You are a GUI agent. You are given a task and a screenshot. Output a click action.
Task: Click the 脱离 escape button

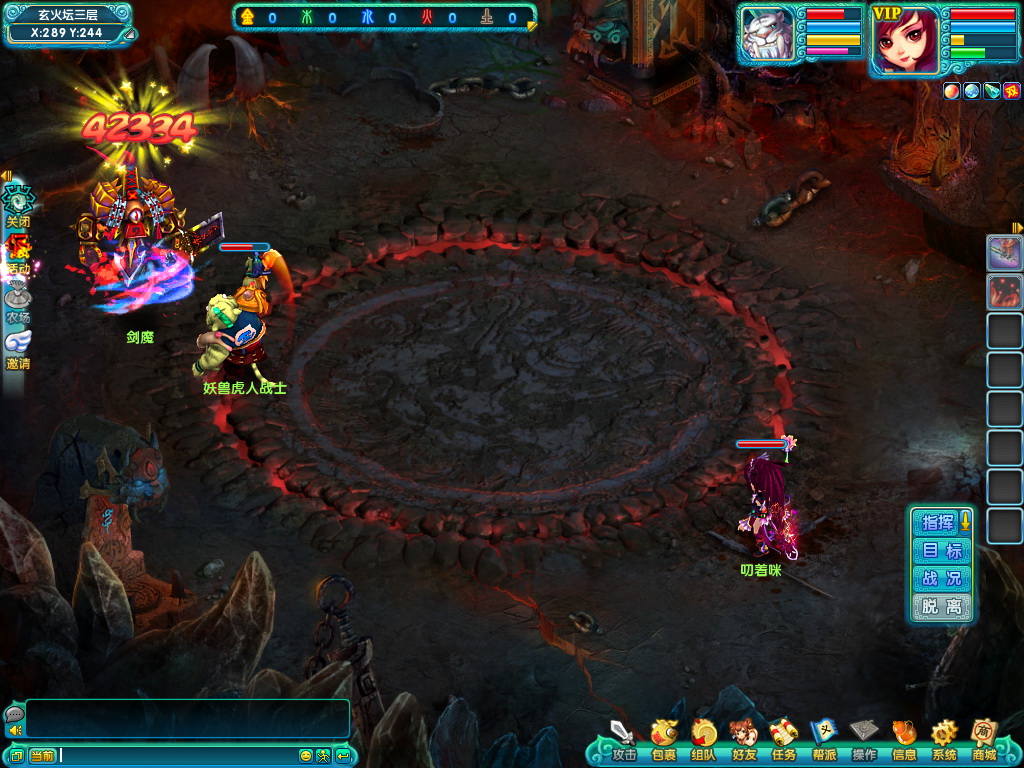[x=941, y=607]
